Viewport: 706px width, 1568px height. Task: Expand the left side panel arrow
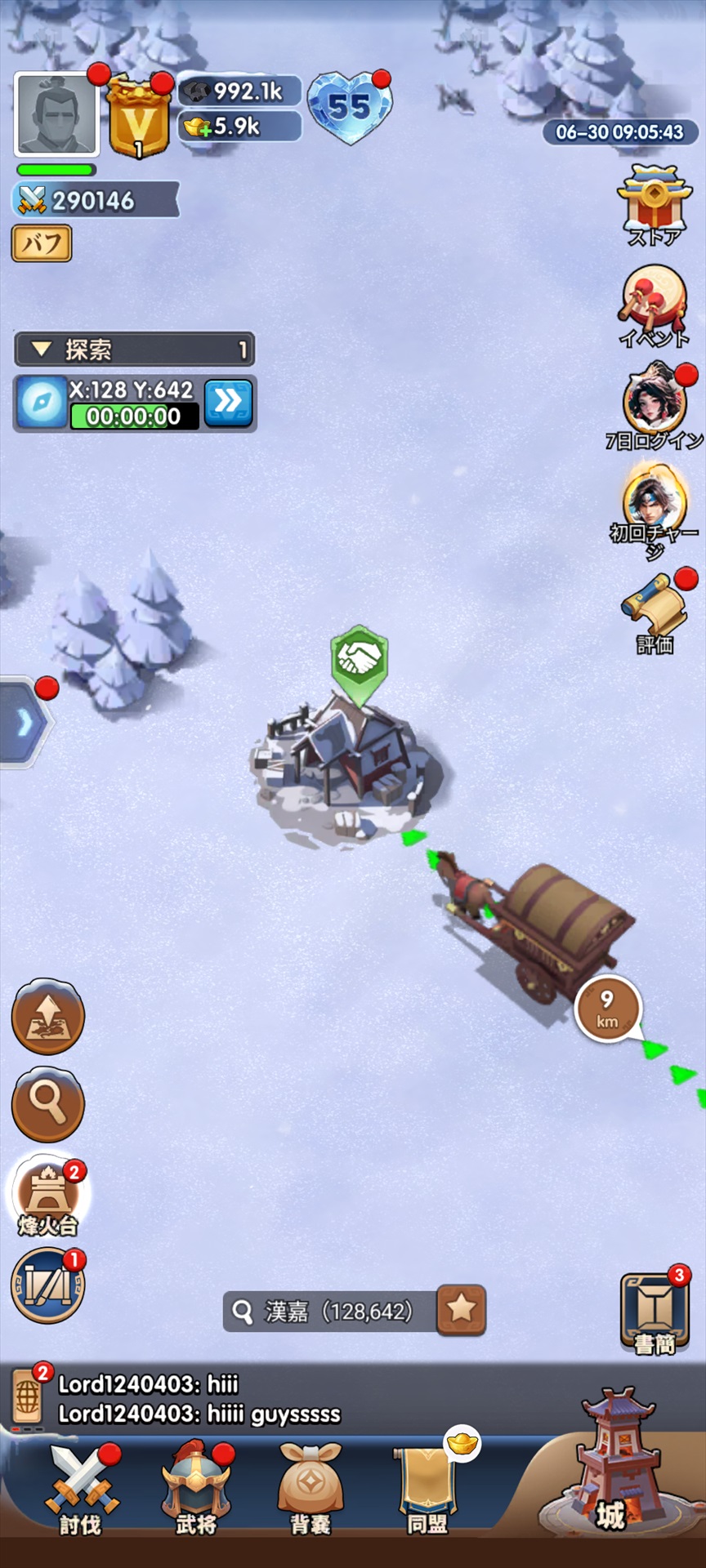point(25,723)
